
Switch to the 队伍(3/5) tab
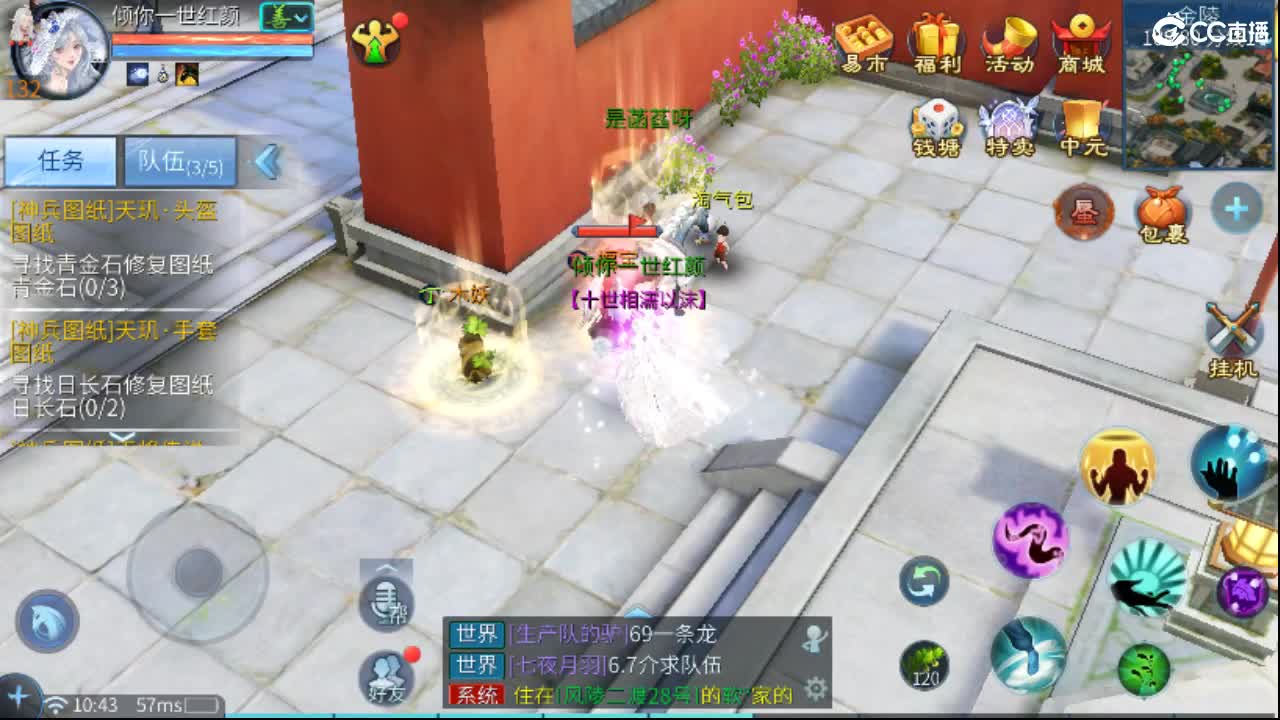pyautogui.click(x=178, y=161)
